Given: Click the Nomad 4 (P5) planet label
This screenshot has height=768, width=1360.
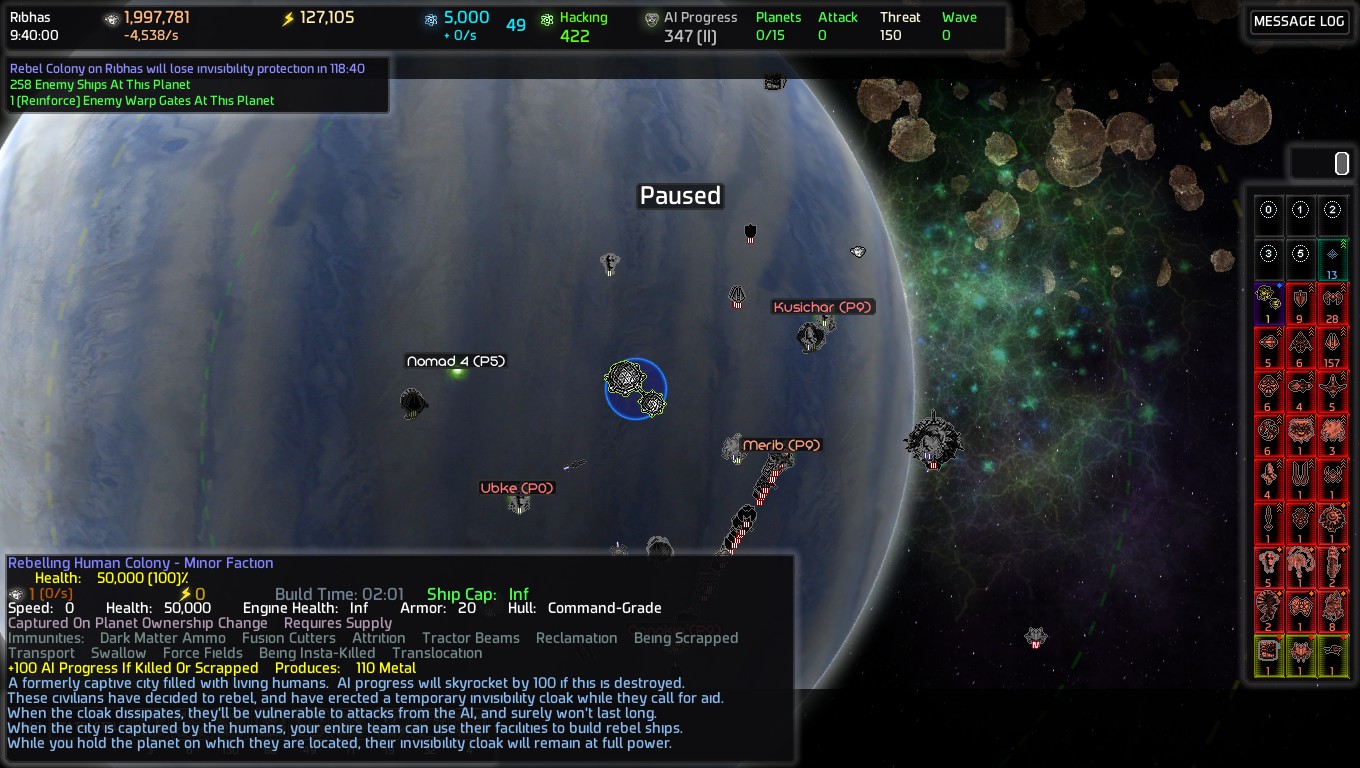Looking at the screenshot, I should [456, 361].
